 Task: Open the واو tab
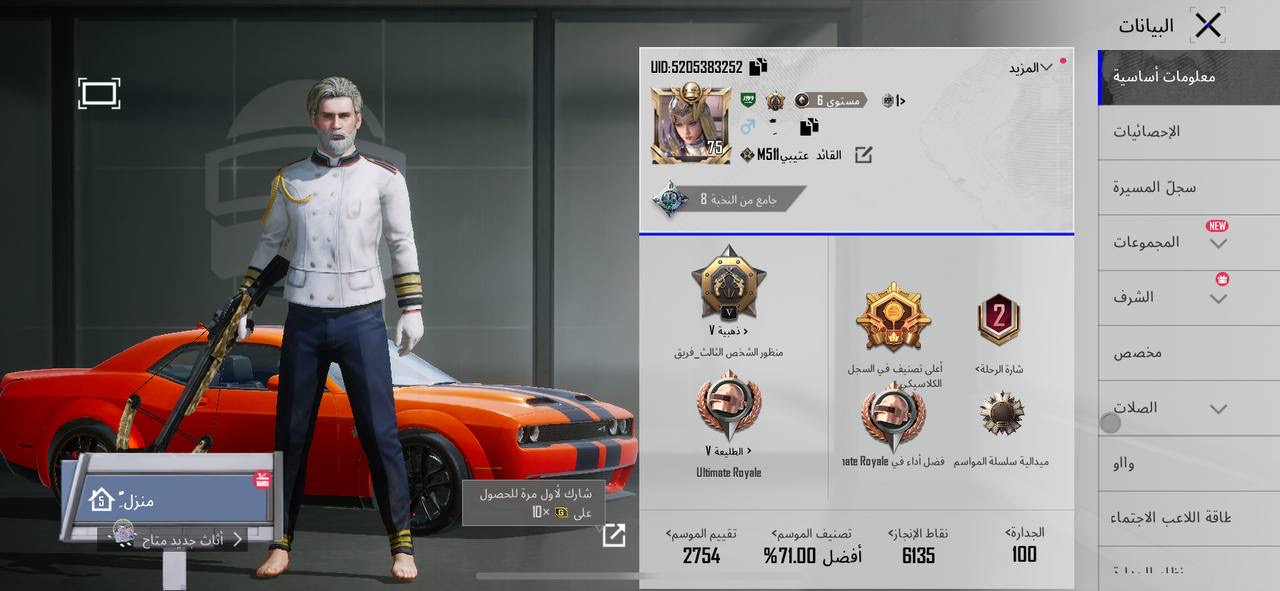pos(1123,463)
